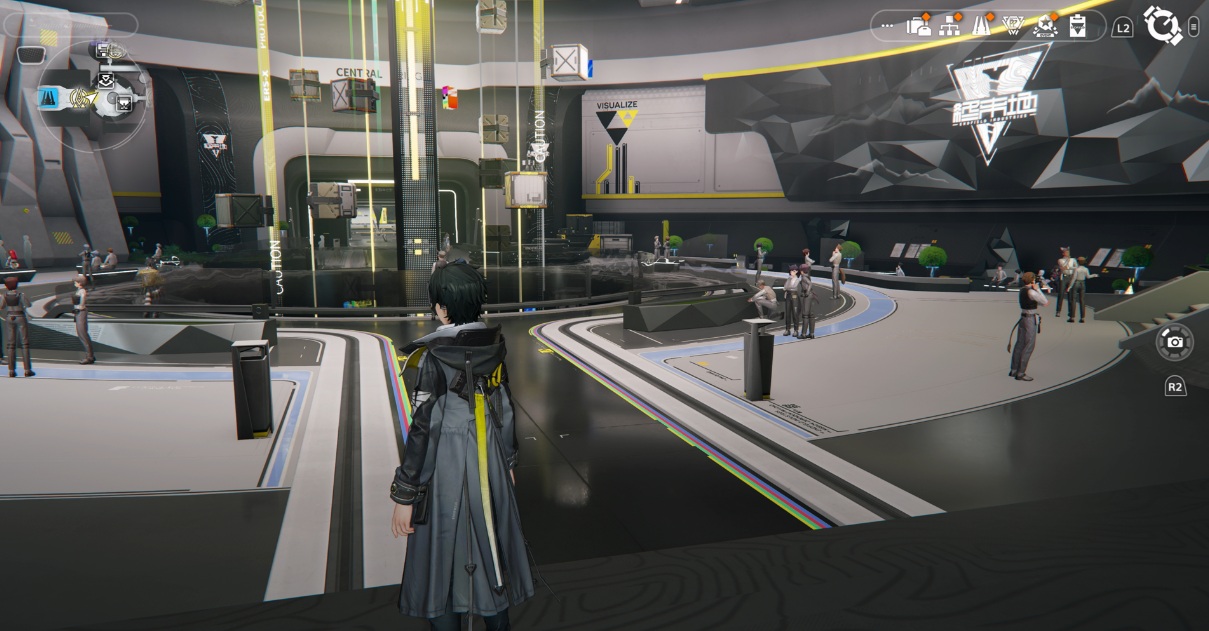Screen dimensions: 1209x631
Task: Expand the three-dots more options button
Action: pyautogui.click(x=888, y=26)
